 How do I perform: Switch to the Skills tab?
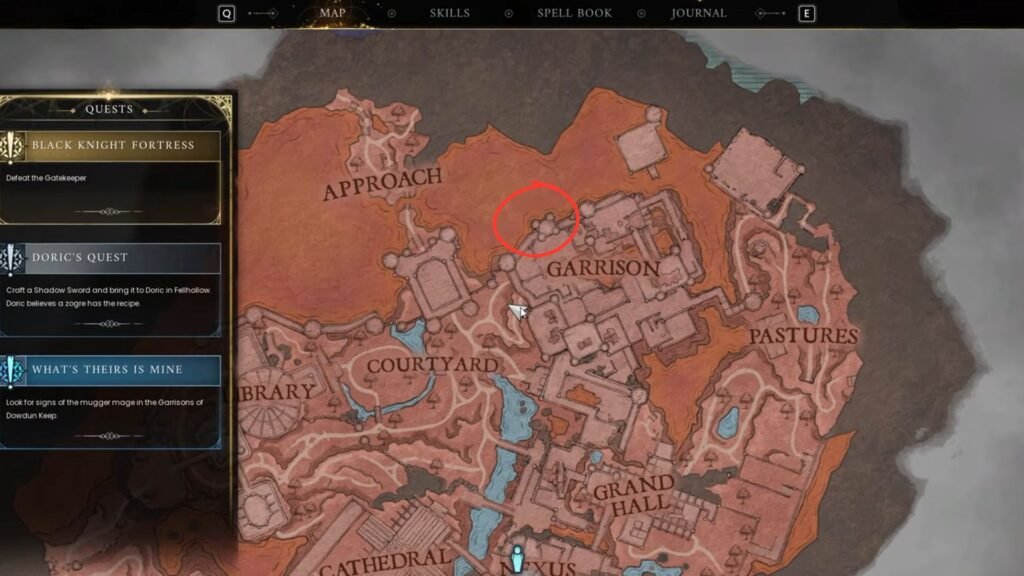[x=450, y=14]
